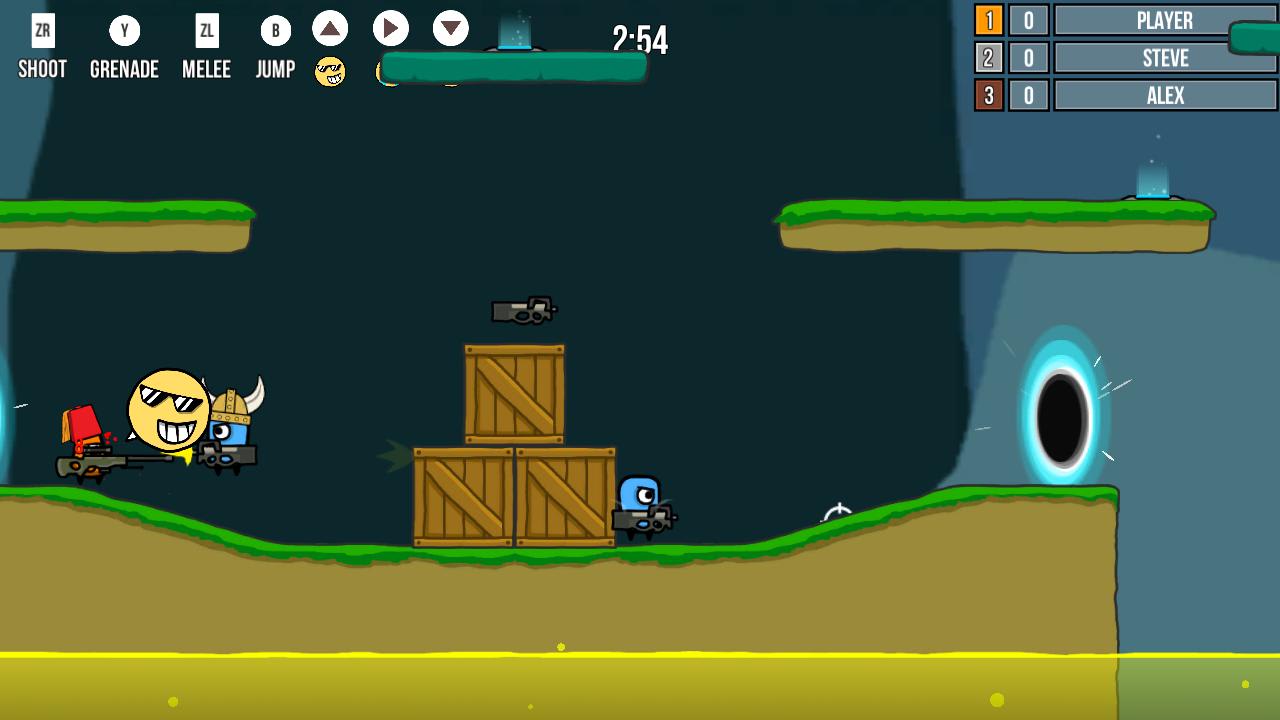1280x720 pixels.
Task: Click the ZL MELEE control icon
Action: coord(206,30)
